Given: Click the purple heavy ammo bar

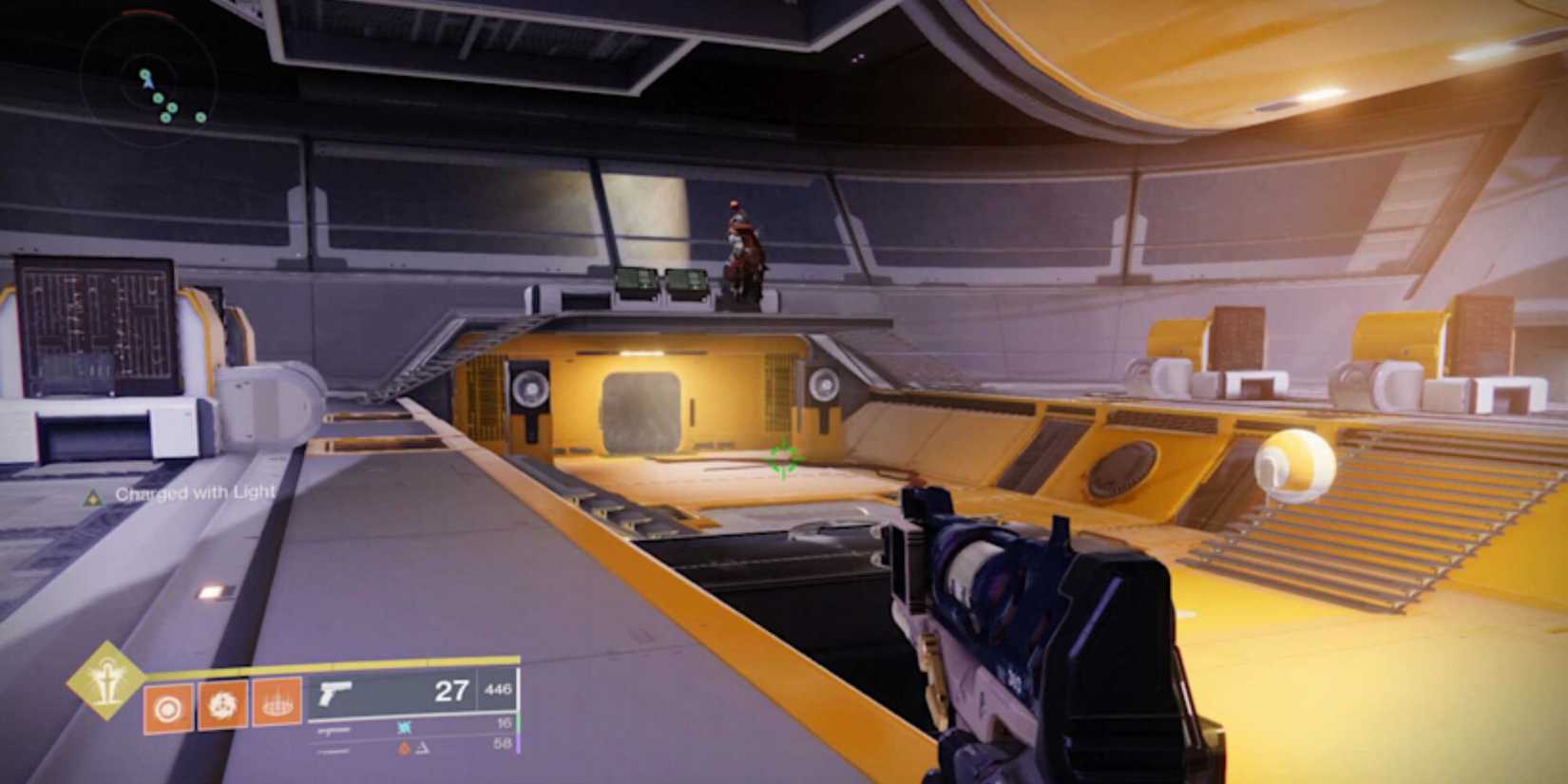Looking at the screenshot, I should point(519,745).
